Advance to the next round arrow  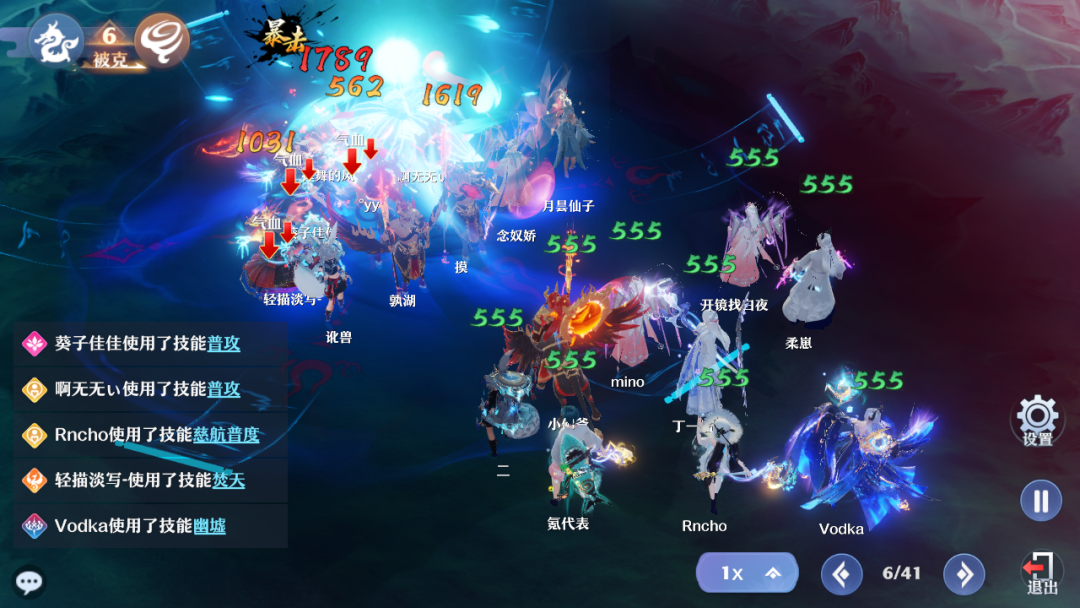pos(963,574)
